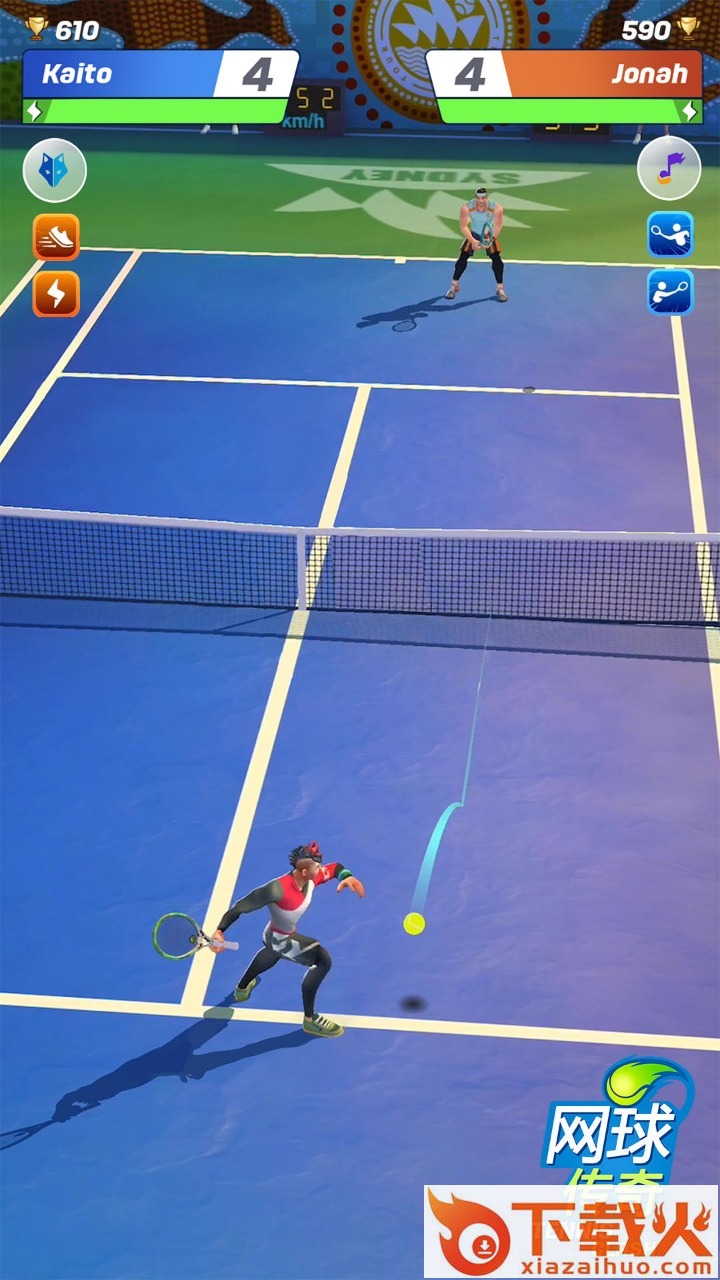Activate the running shoe speed boost
This screenshot has width=720, height=1280.
click(x=56, y=237)
